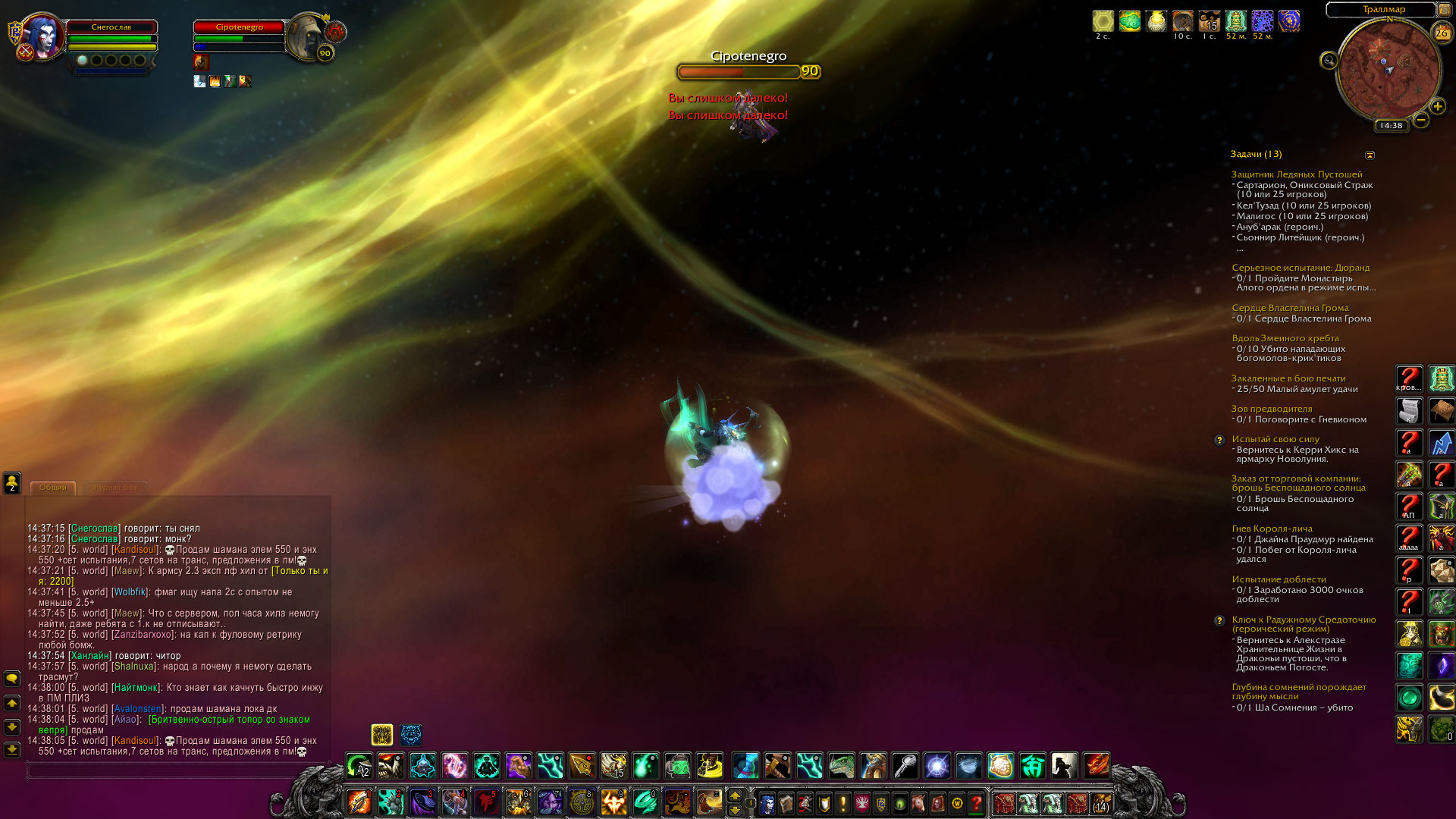Open the red question mark help button
This screenshot has width=1456, height=819.
[977, 802]
